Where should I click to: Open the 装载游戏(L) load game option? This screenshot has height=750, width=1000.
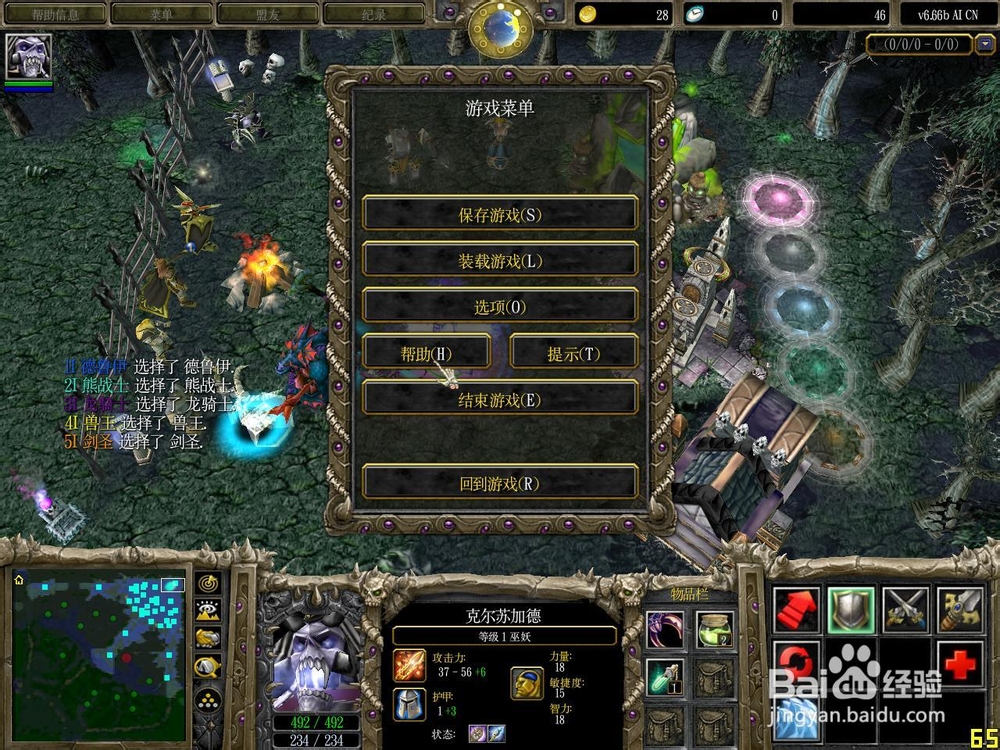click(499, 260)
